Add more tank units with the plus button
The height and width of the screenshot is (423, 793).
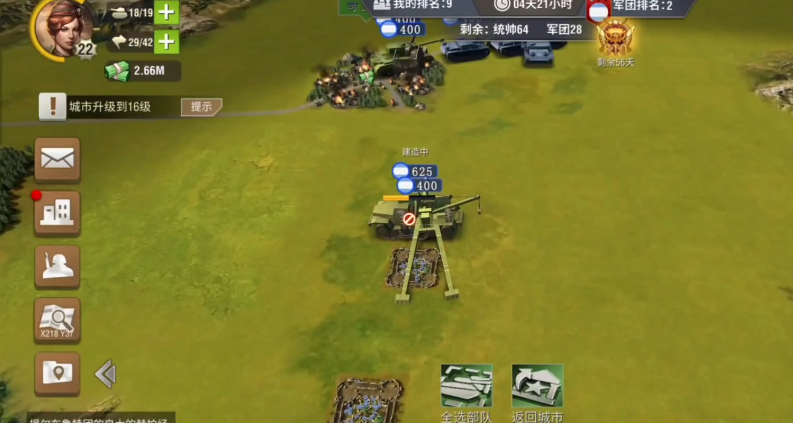point(166,13)
